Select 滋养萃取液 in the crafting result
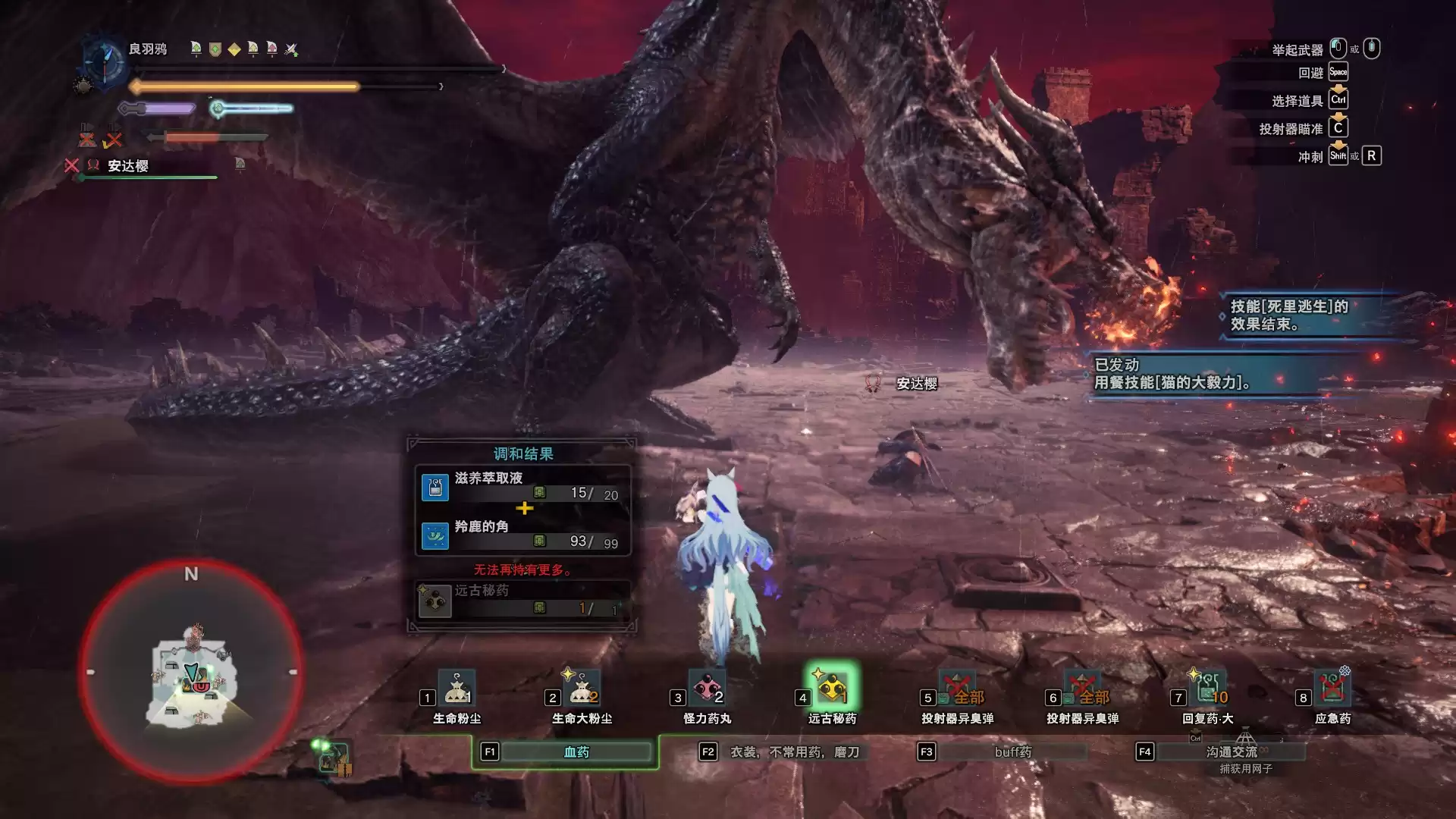This screenshot has width=1456, height=819. 522,486
